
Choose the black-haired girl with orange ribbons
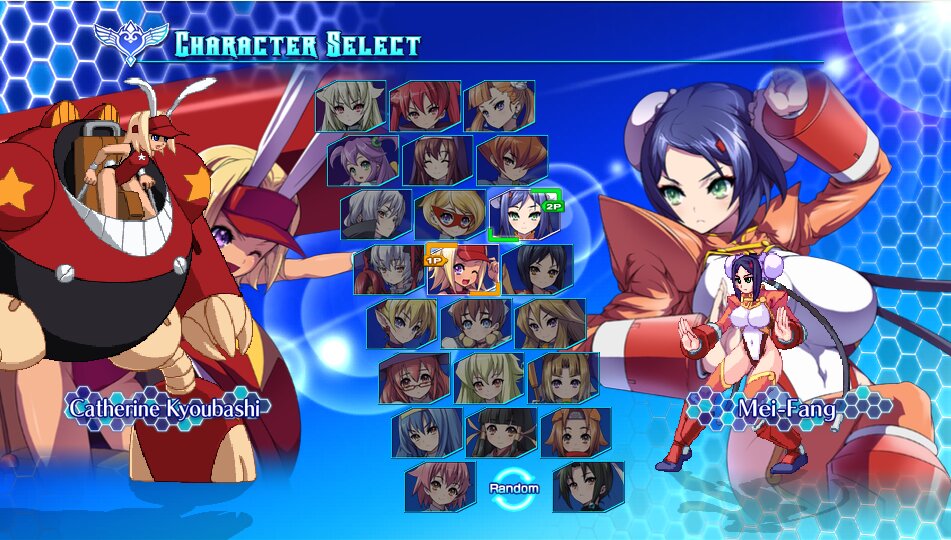pyautogui.click(x=501, y=432)
